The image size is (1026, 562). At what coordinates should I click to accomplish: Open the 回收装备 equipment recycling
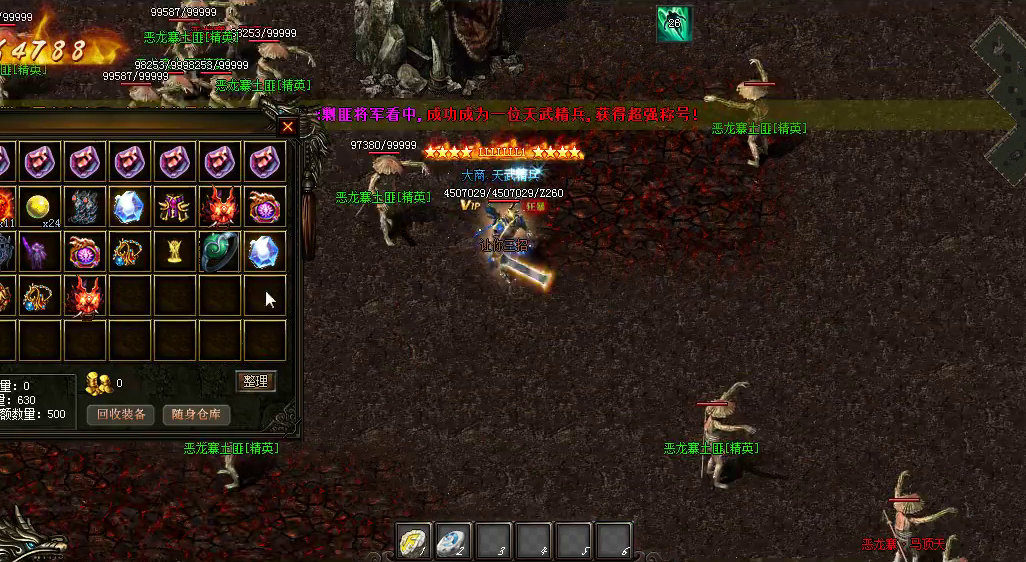(121, 414)
